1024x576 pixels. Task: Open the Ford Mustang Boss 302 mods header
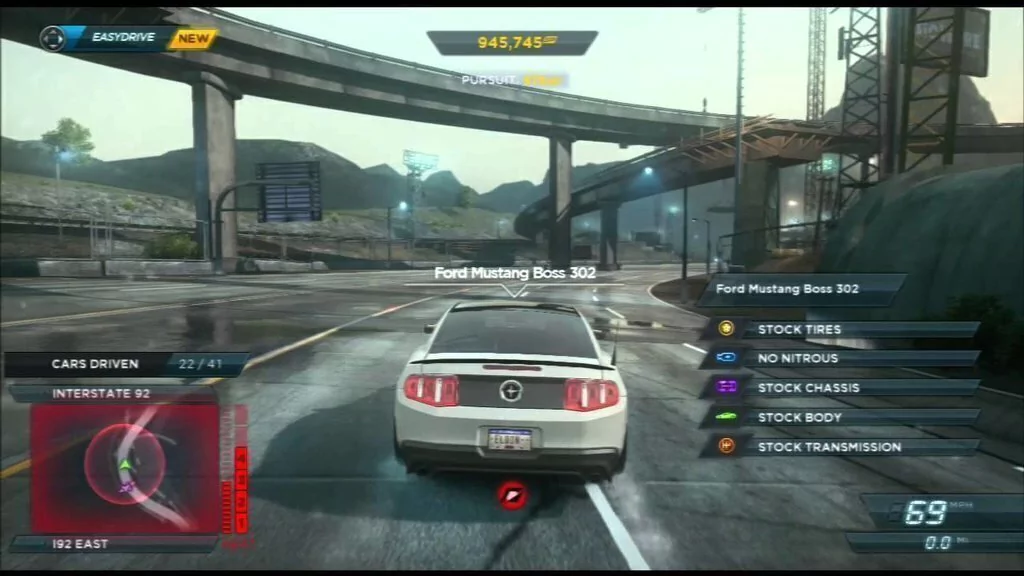(800, 289)
